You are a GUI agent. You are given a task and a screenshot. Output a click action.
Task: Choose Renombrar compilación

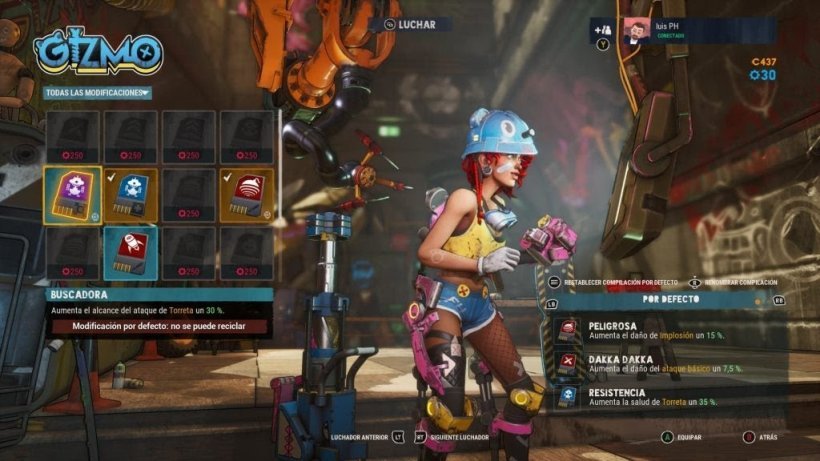[x=738, y=283]
